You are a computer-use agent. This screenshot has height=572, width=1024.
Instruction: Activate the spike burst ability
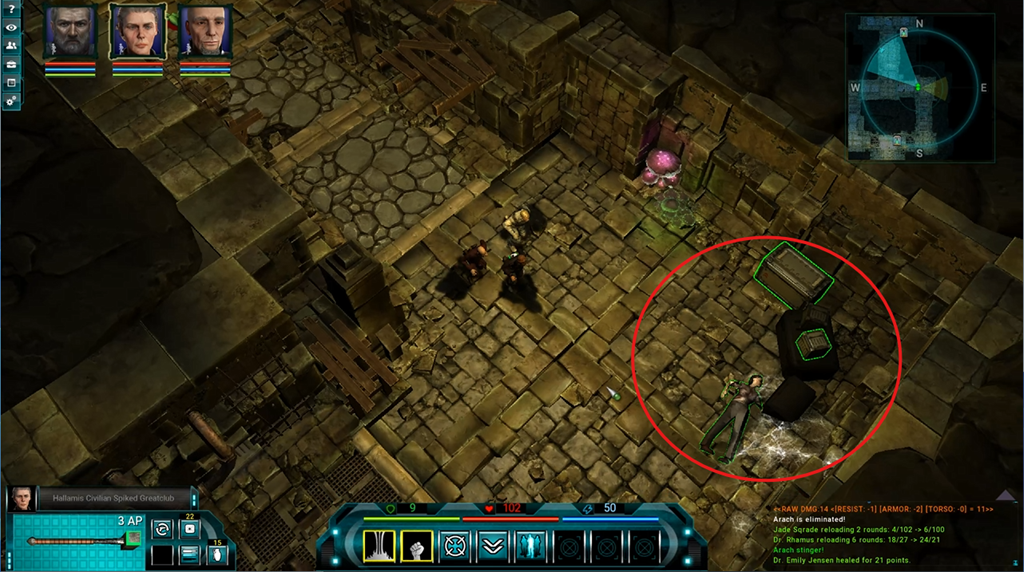378,546
